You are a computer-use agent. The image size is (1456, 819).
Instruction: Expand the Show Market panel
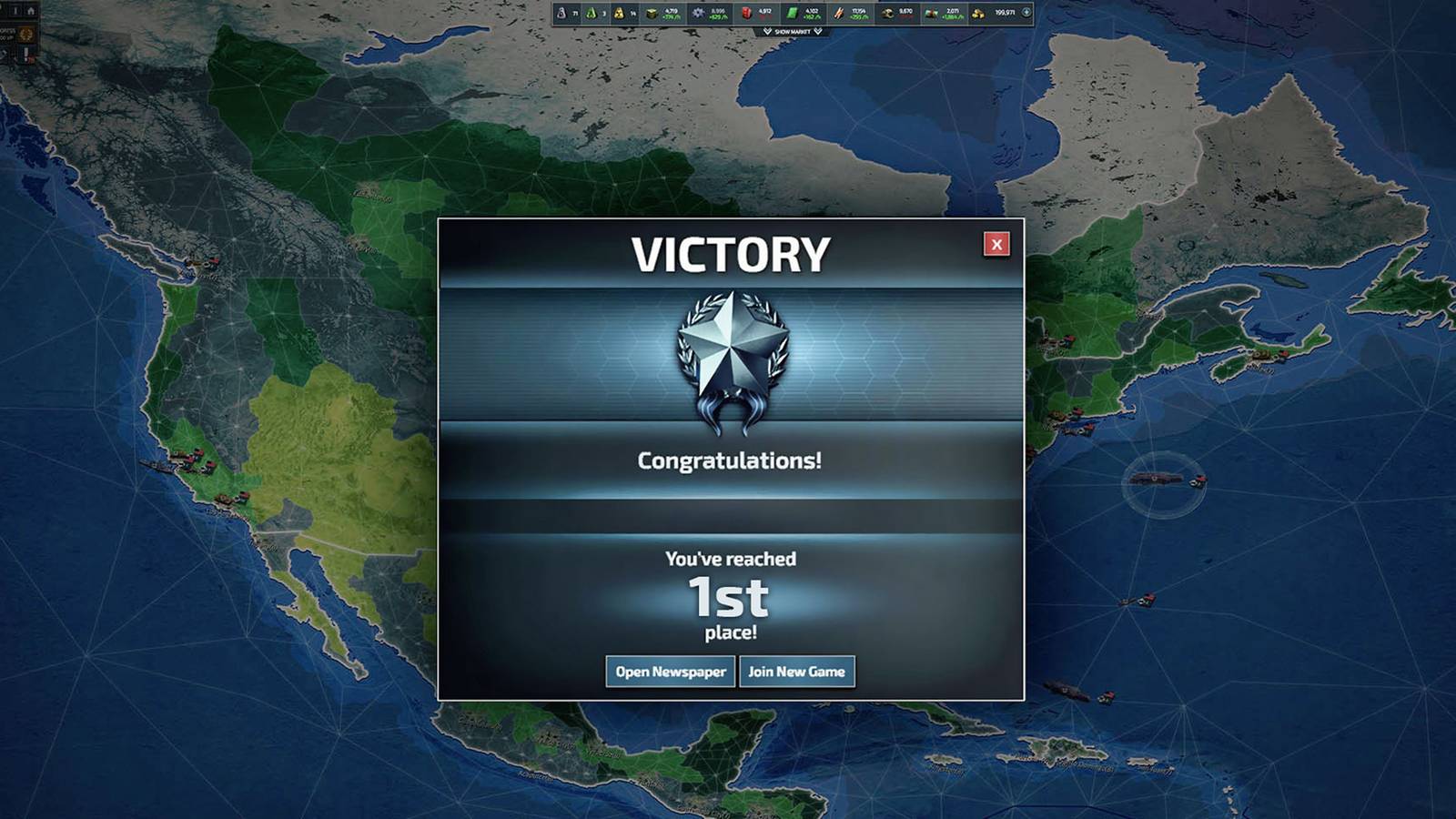(x=794, y=31)
